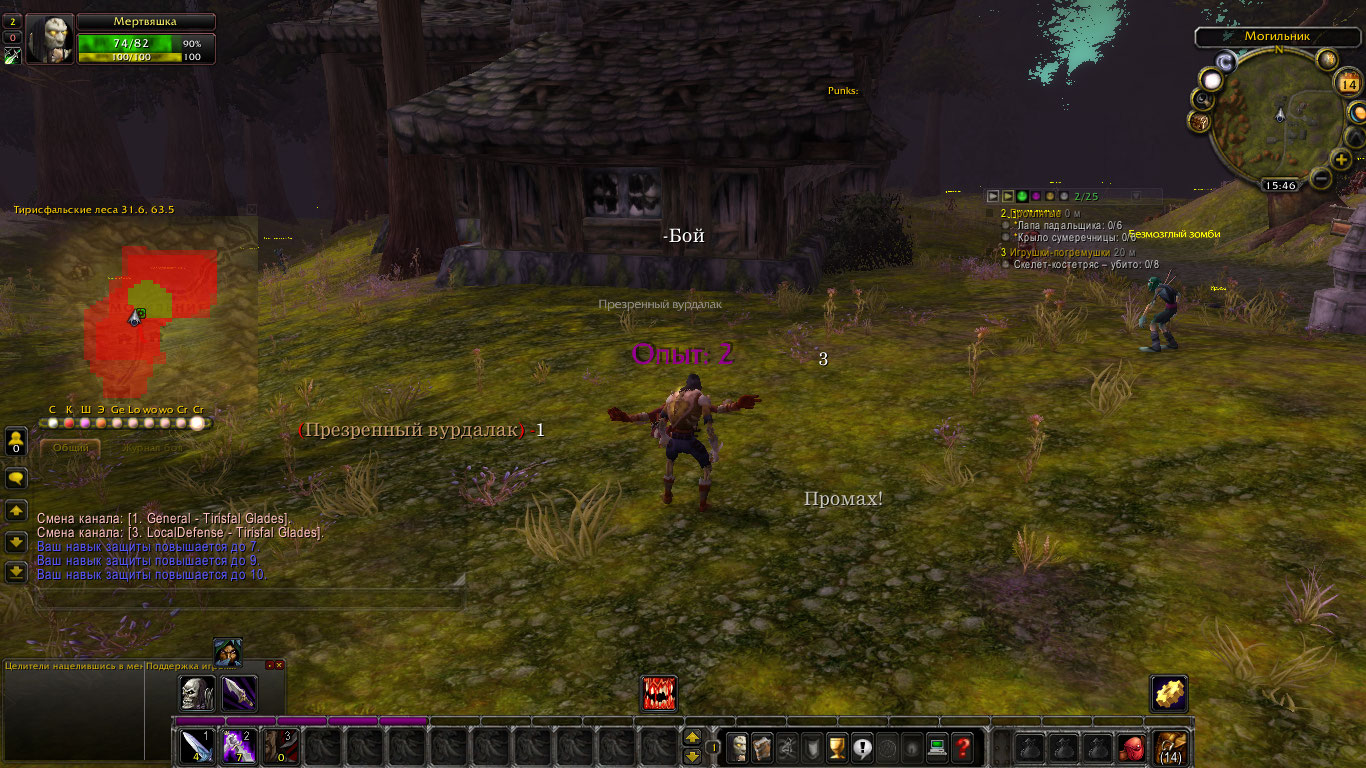Open the red bag slot
The width and height of the screenshot is (1366, 768).
1131,747
